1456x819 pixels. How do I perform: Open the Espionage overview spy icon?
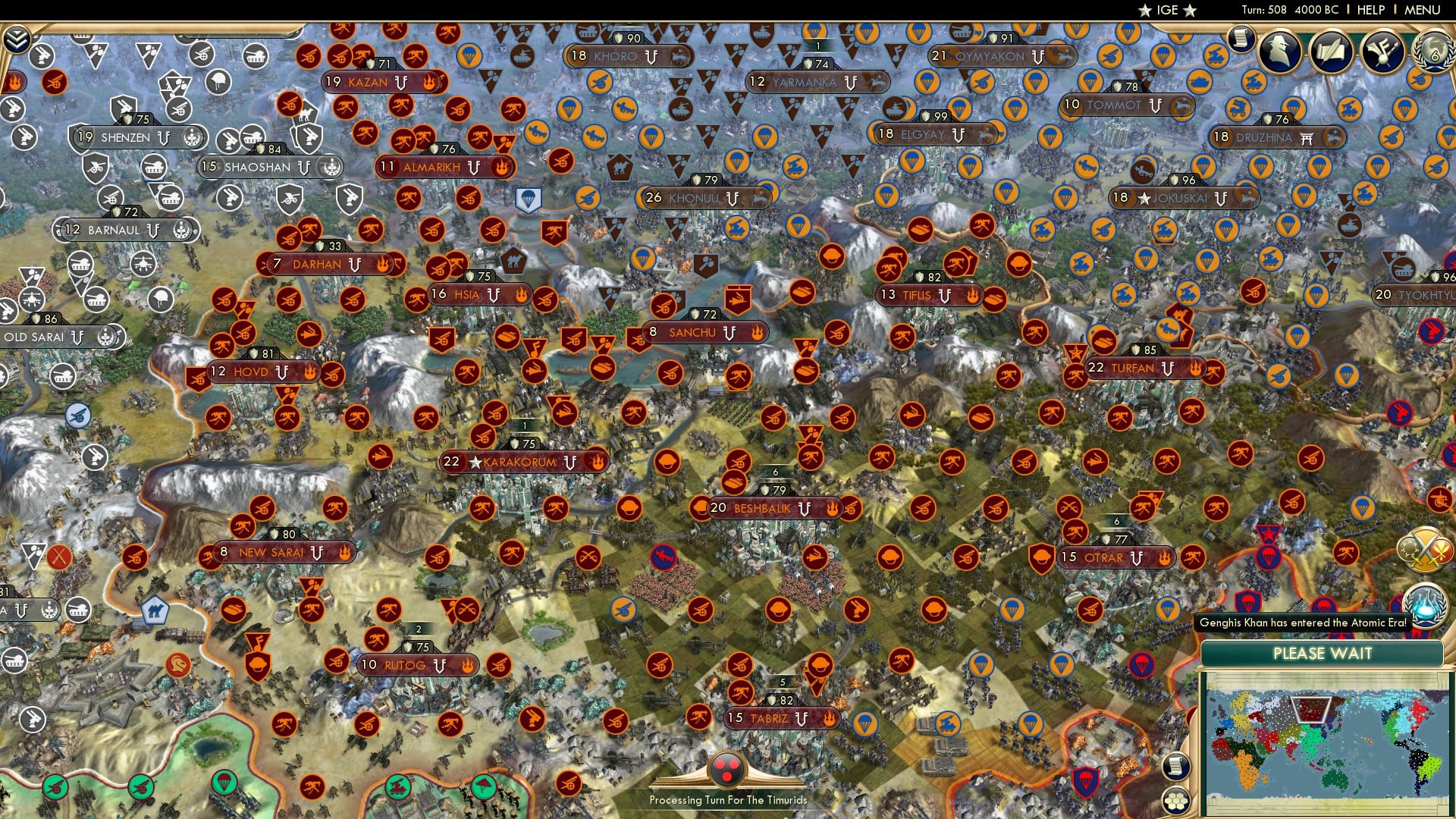[x=1278, y=50]
